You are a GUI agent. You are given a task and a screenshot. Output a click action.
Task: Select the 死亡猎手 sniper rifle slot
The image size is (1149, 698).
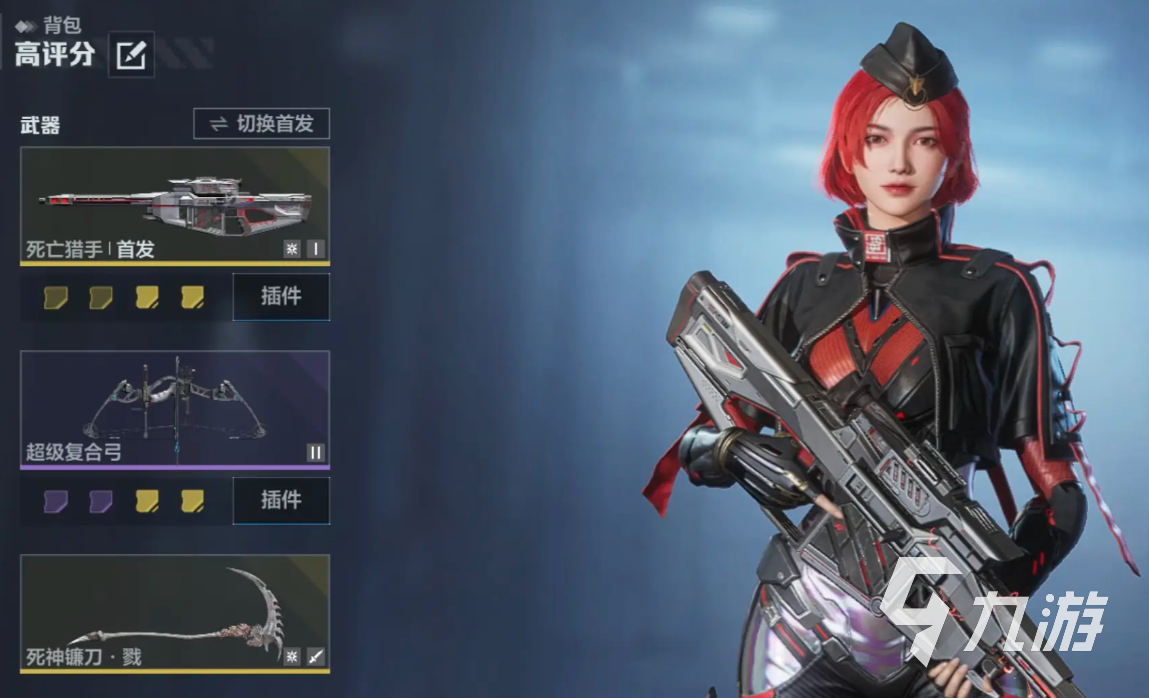tap(175, 205)
